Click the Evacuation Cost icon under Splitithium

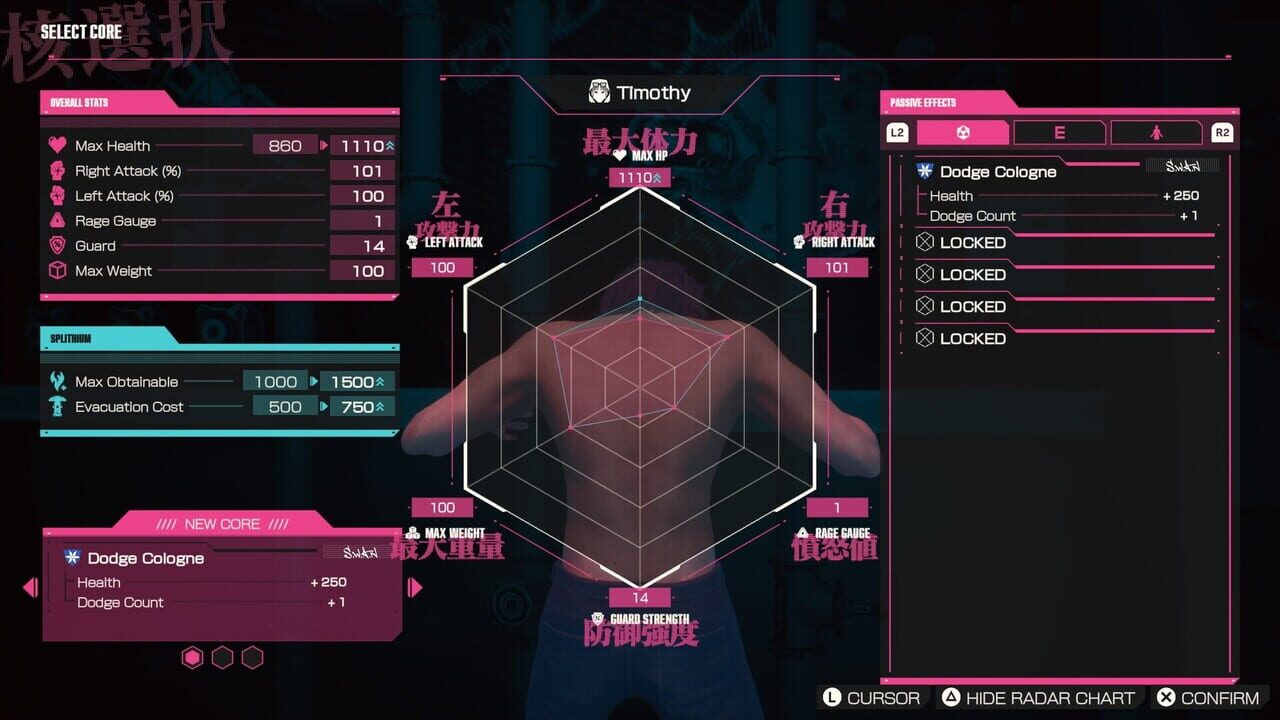tap(58, 406)
